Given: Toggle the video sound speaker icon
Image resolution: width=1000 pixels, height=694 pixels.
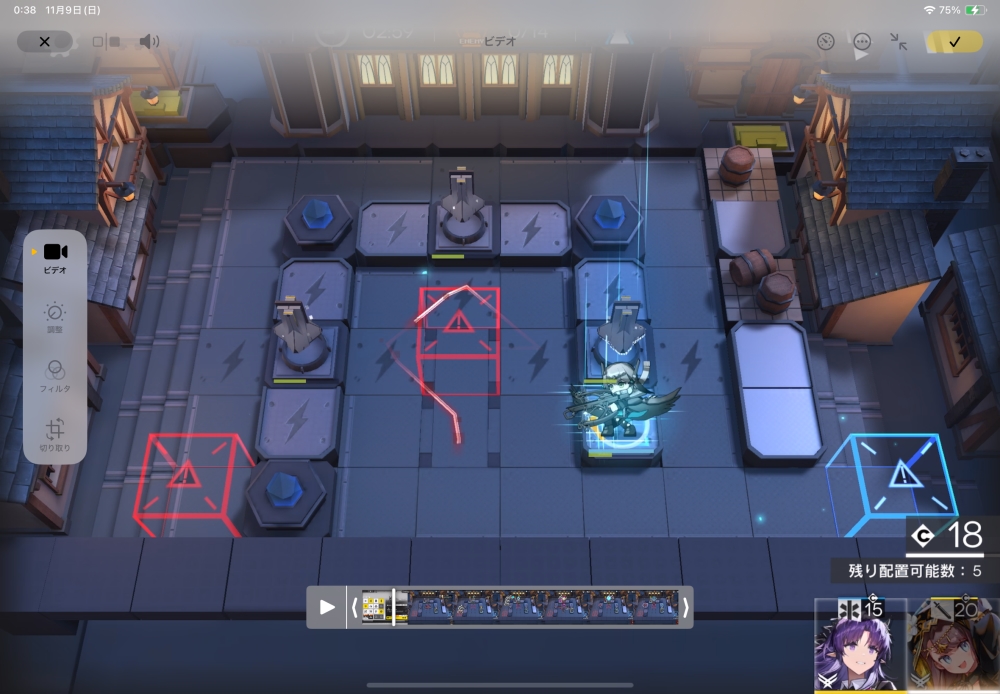Looking at the screenshot, I should (x=149, y=42).
